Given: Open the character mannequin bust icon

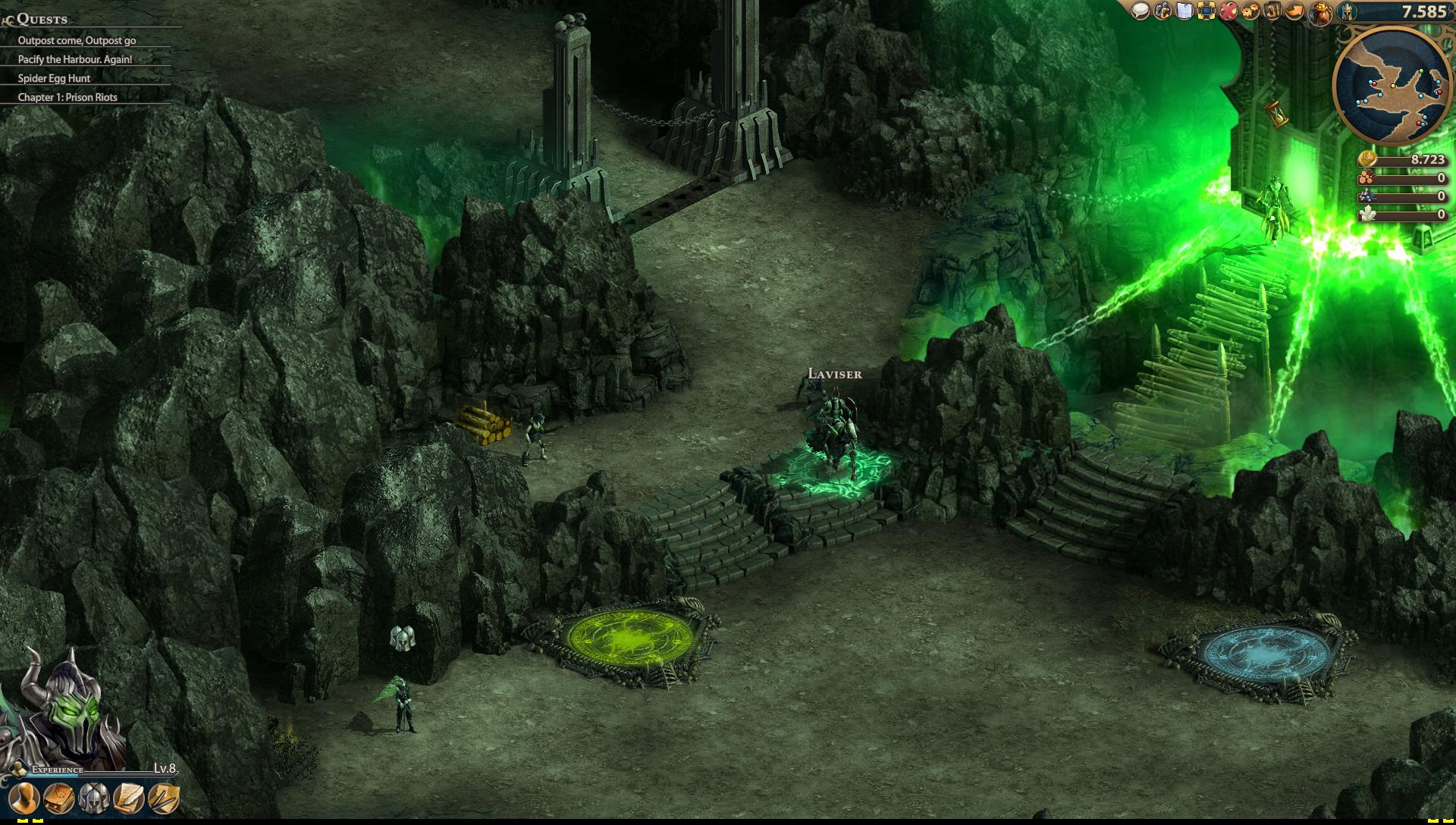Looking at the screenshot, I should [x=24, y=798].
